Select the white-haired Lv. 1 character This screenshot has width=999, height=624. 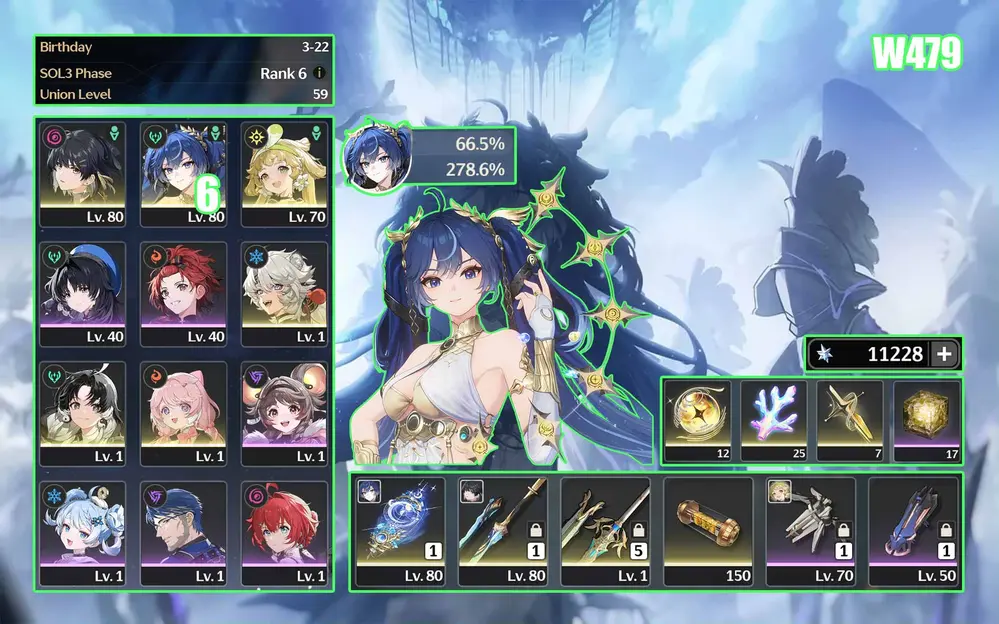tap(285, 294)
